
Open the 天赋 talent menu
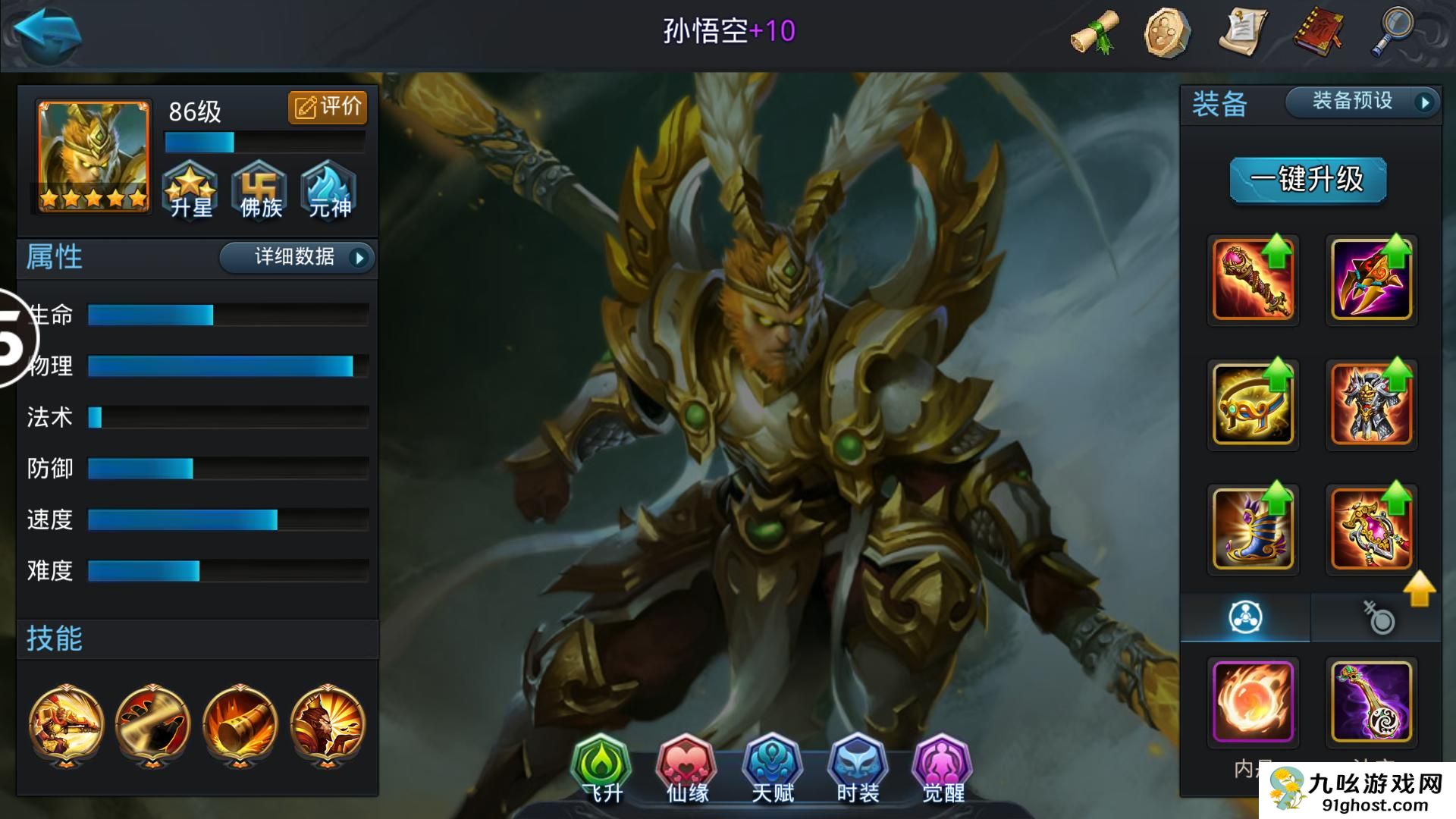coord(772,767)
